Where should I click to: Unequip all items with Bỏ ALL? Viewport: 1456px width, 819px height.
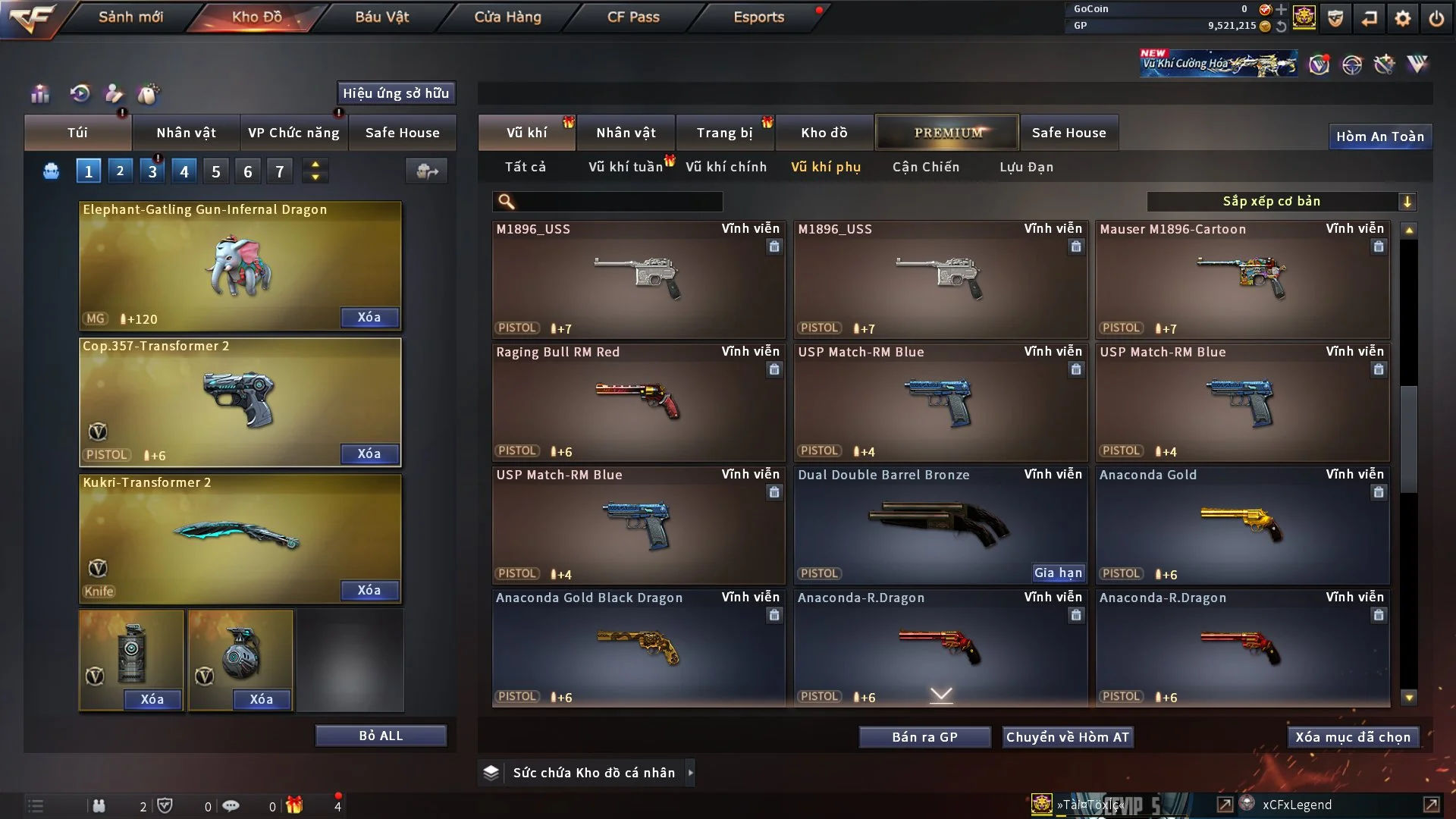(x=381, y=736)
